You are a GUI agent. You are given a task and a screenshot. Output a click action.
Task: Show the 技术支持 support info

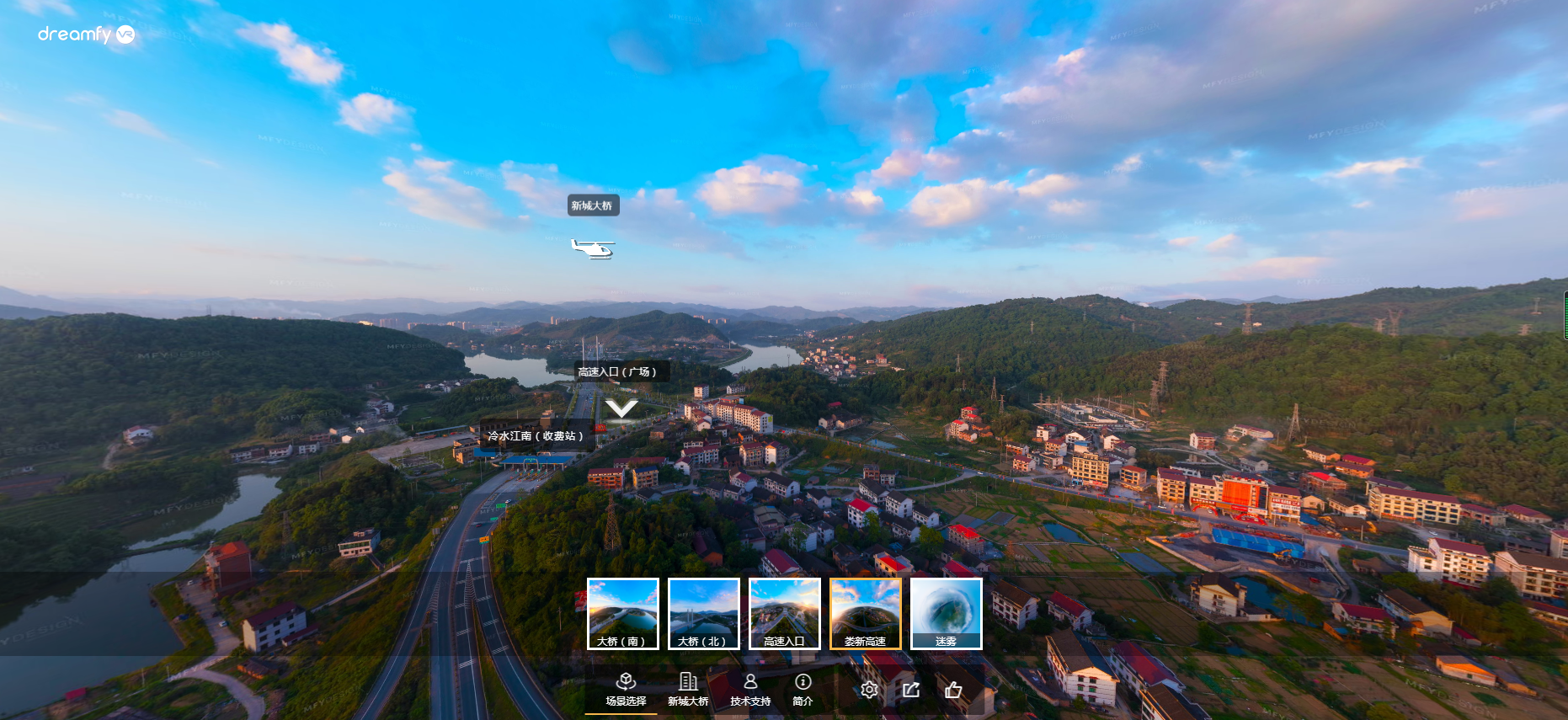750,689
